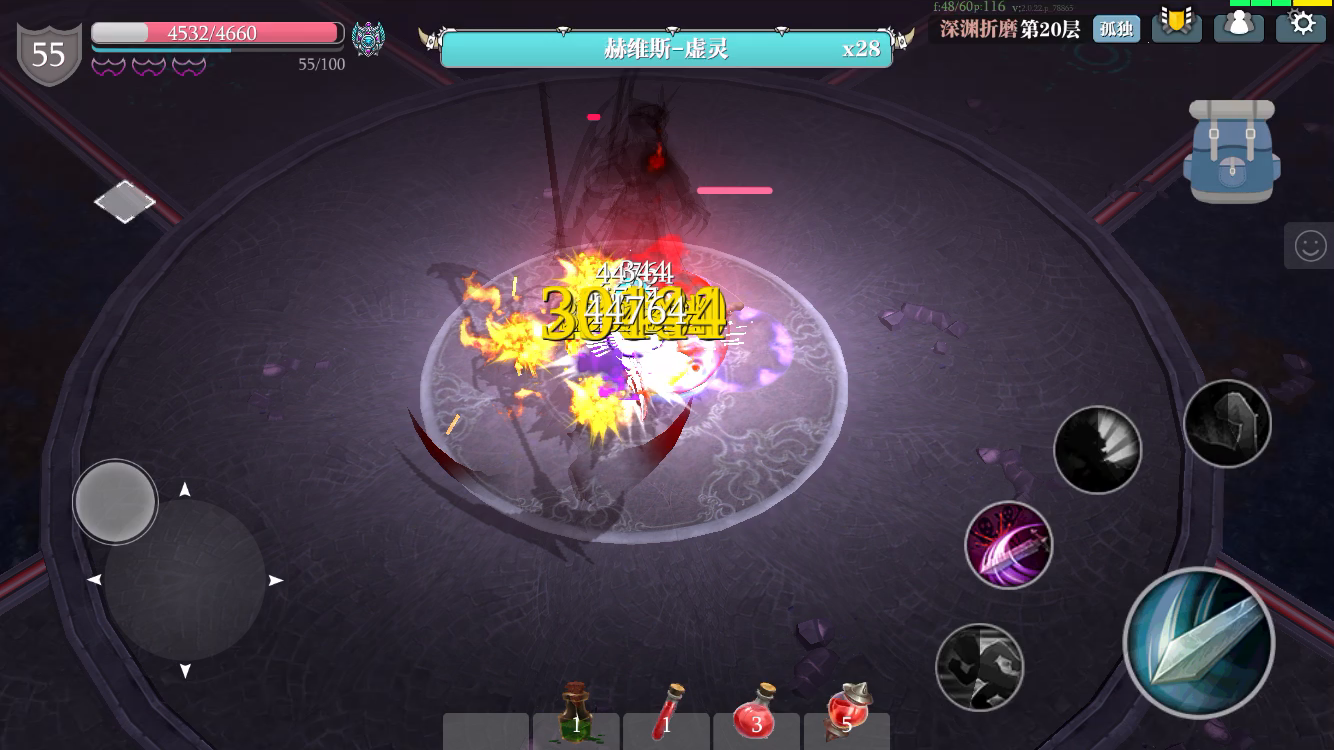1334x750 pixels.
Task: Select the purple slash skill
Action: (x=1009, y=545)
